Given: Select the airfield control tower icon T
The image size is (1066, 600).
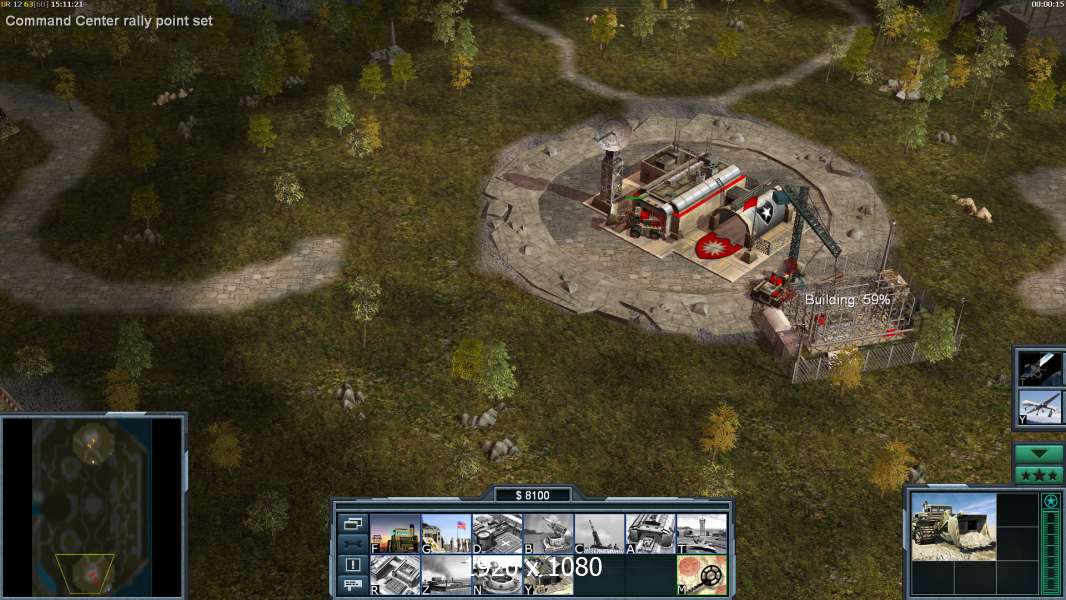Looking at the screenshot, I should click(701, 534).
